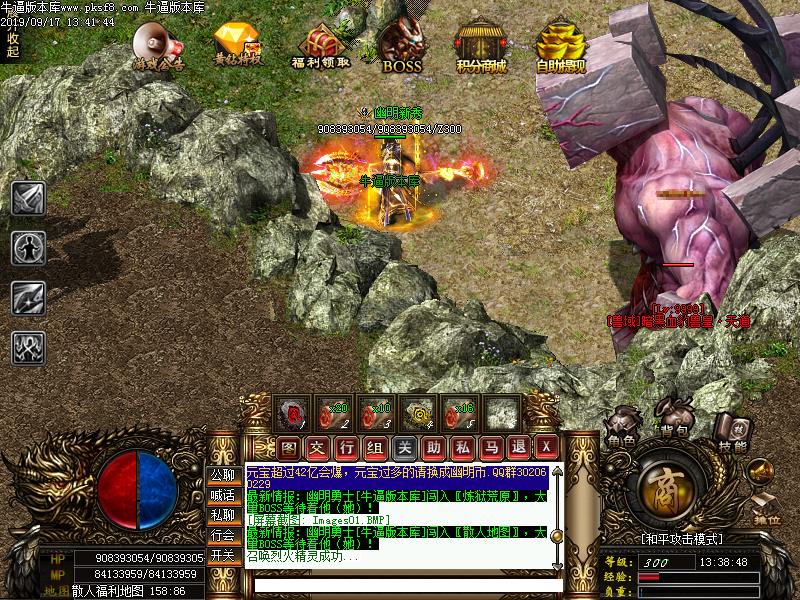This screenshot has width=800, height=600.
Task: Collapse the top menu with 收起
Action: click(12, 44)
